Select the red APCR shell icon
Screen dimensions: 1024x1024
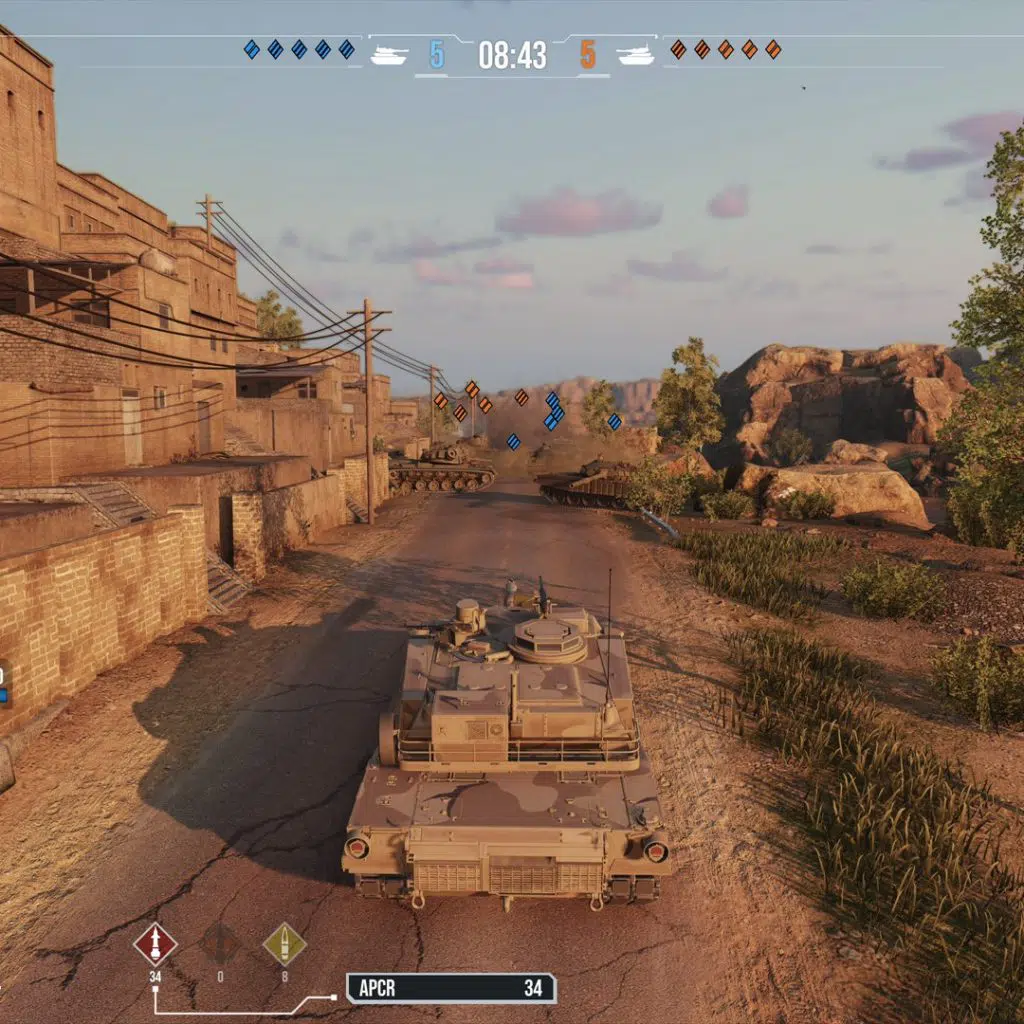click(x=155, y=943)
